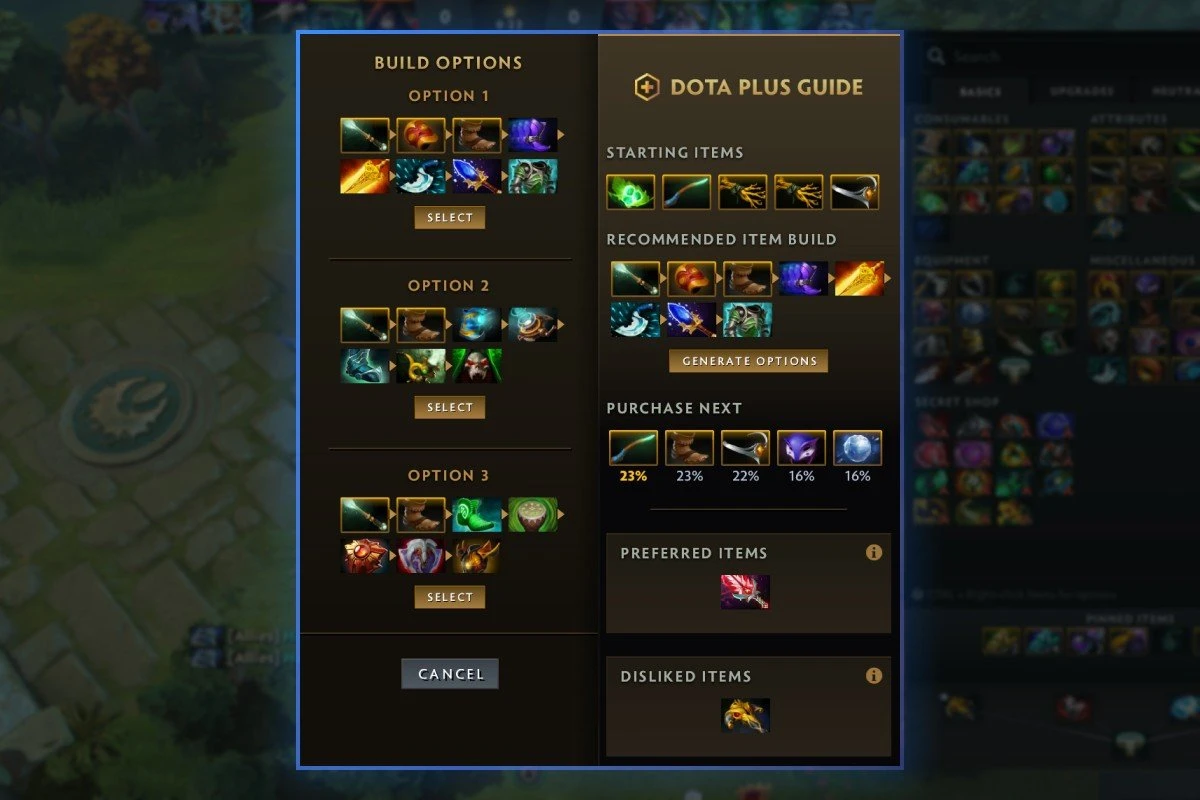Select the boots icon in Purchase Next
This screenshot has height=800, width=1200.
690,448
